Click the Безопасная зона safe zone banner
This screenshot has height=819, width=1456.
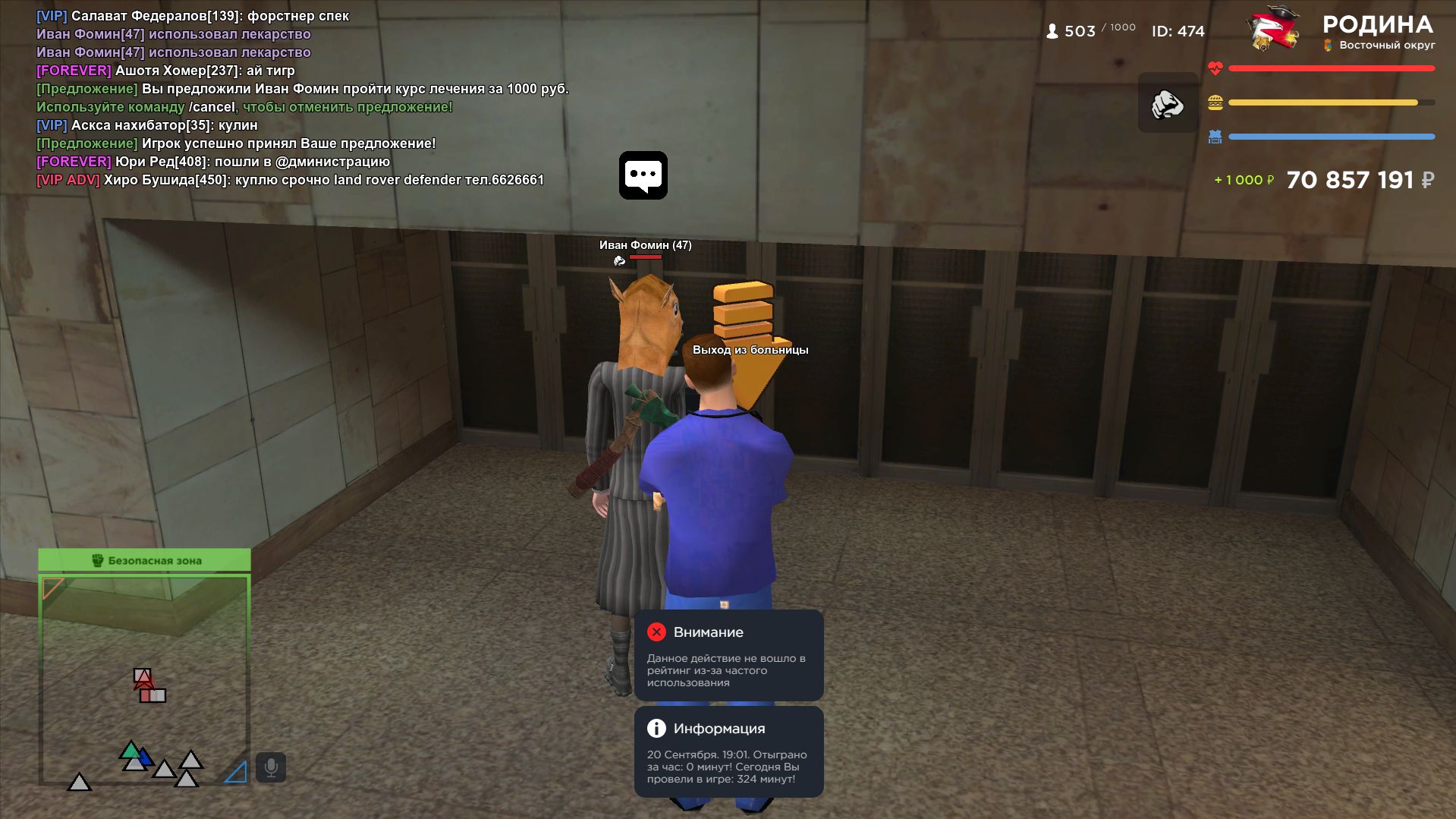[144, 560]
